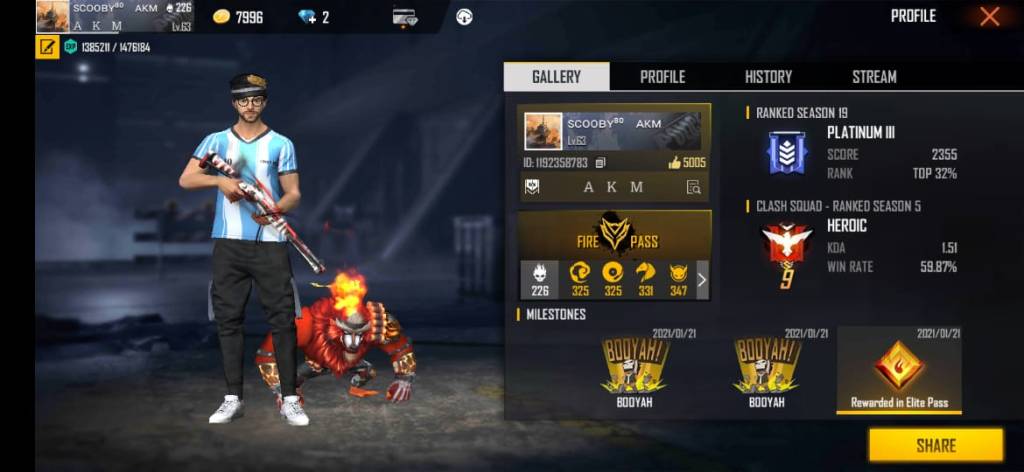Switch to the Stream tab
The width and height of the screenshot is (1024, 472).
(x=874, y=77)
